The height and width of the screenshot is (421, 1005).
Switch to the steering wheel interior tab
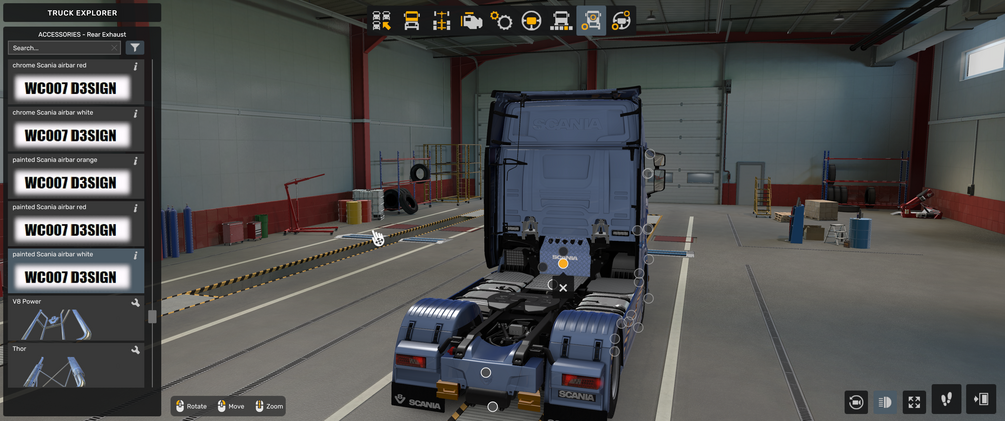(531, 21)
